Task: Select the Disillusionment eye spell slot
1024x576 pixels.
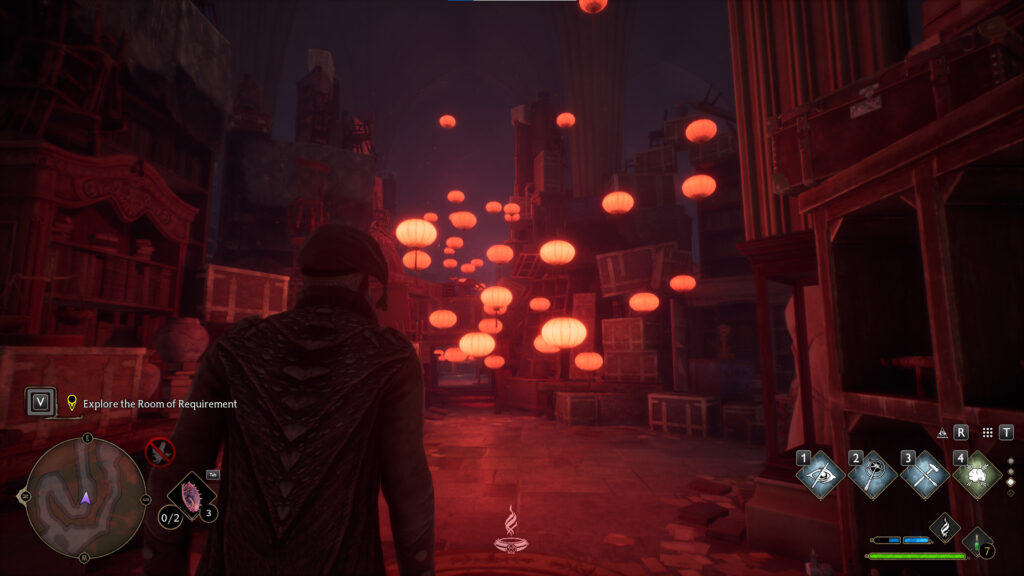Action: 820,475
